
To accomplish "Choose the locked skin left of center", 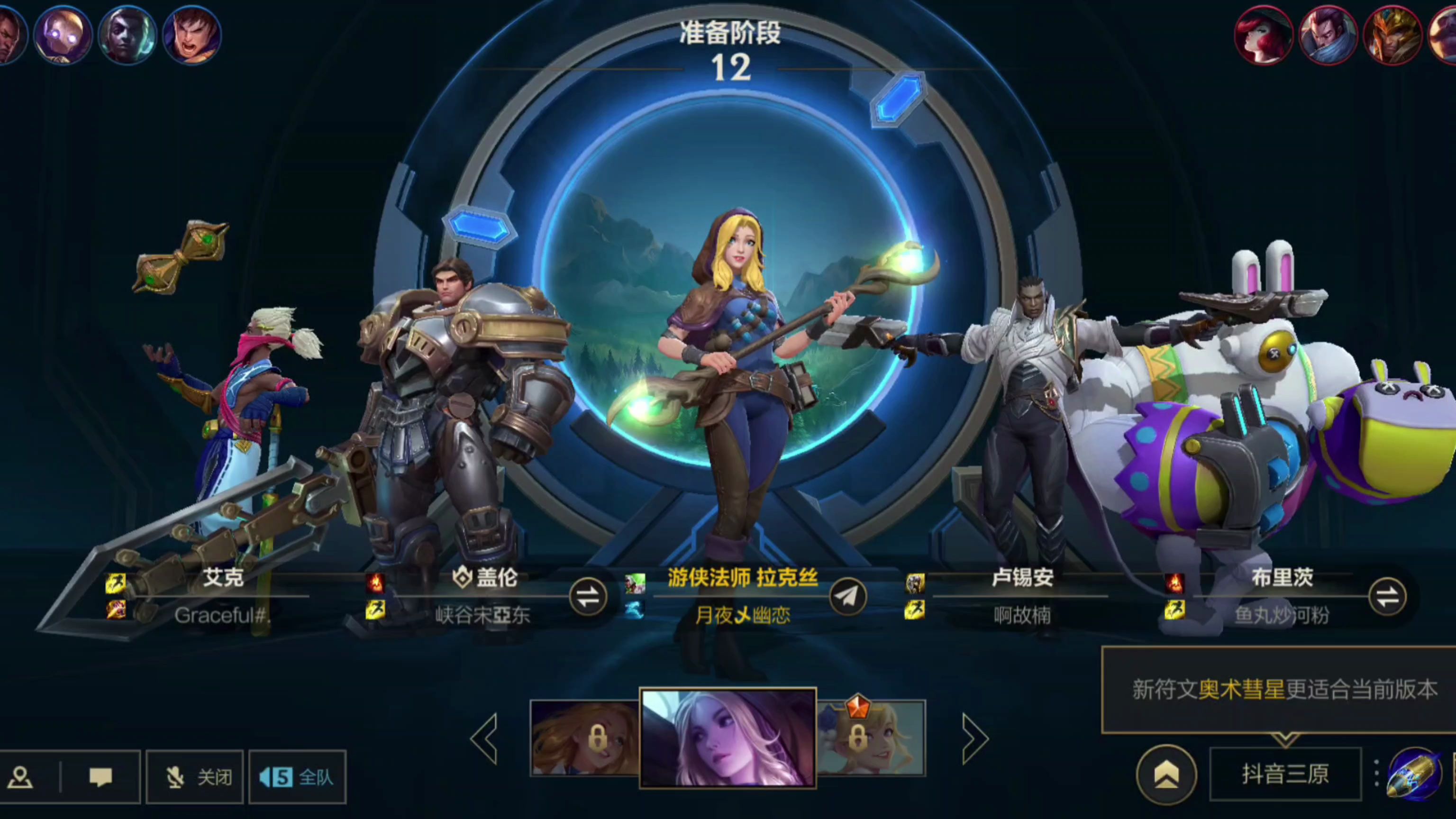I will coord(584,737).
